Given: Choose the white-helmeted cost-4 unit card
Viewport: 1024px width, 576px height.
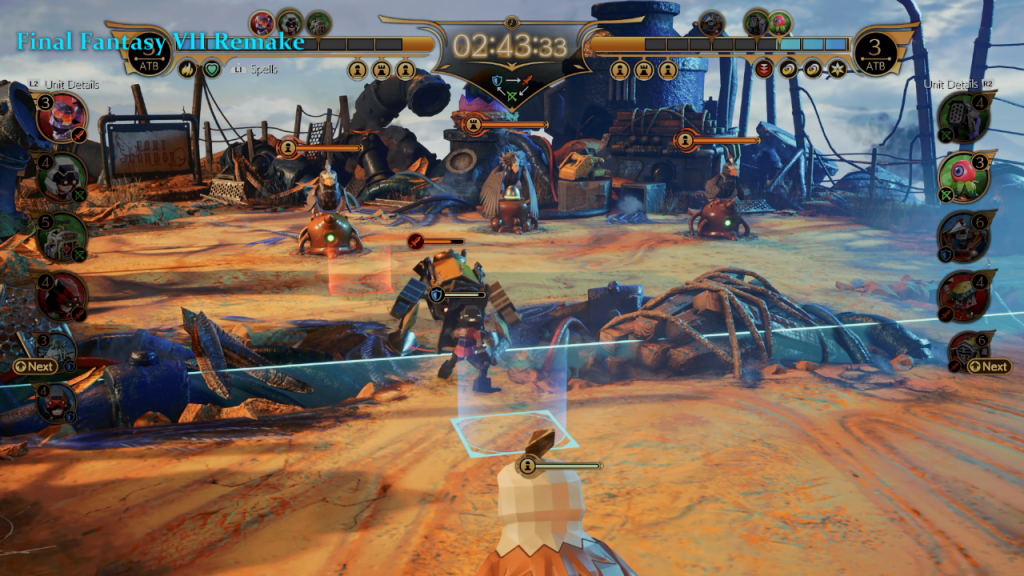Looking at the screenshot, I should (60, 177).
